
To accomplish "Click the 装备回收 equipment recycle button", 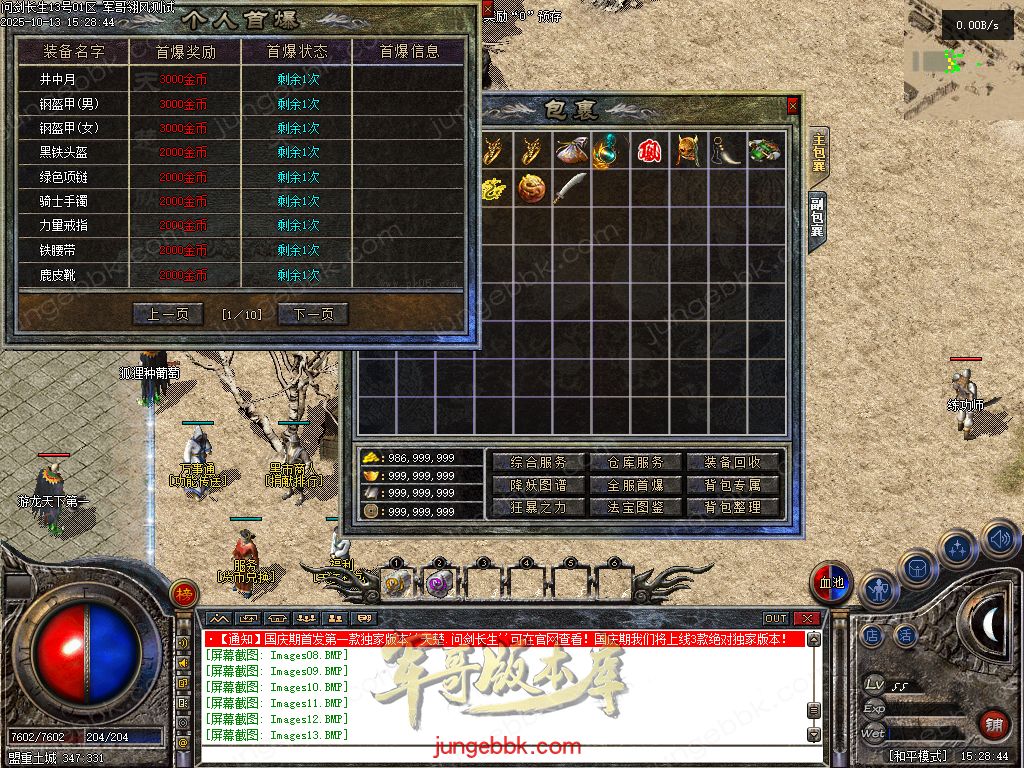I will 733,462.
